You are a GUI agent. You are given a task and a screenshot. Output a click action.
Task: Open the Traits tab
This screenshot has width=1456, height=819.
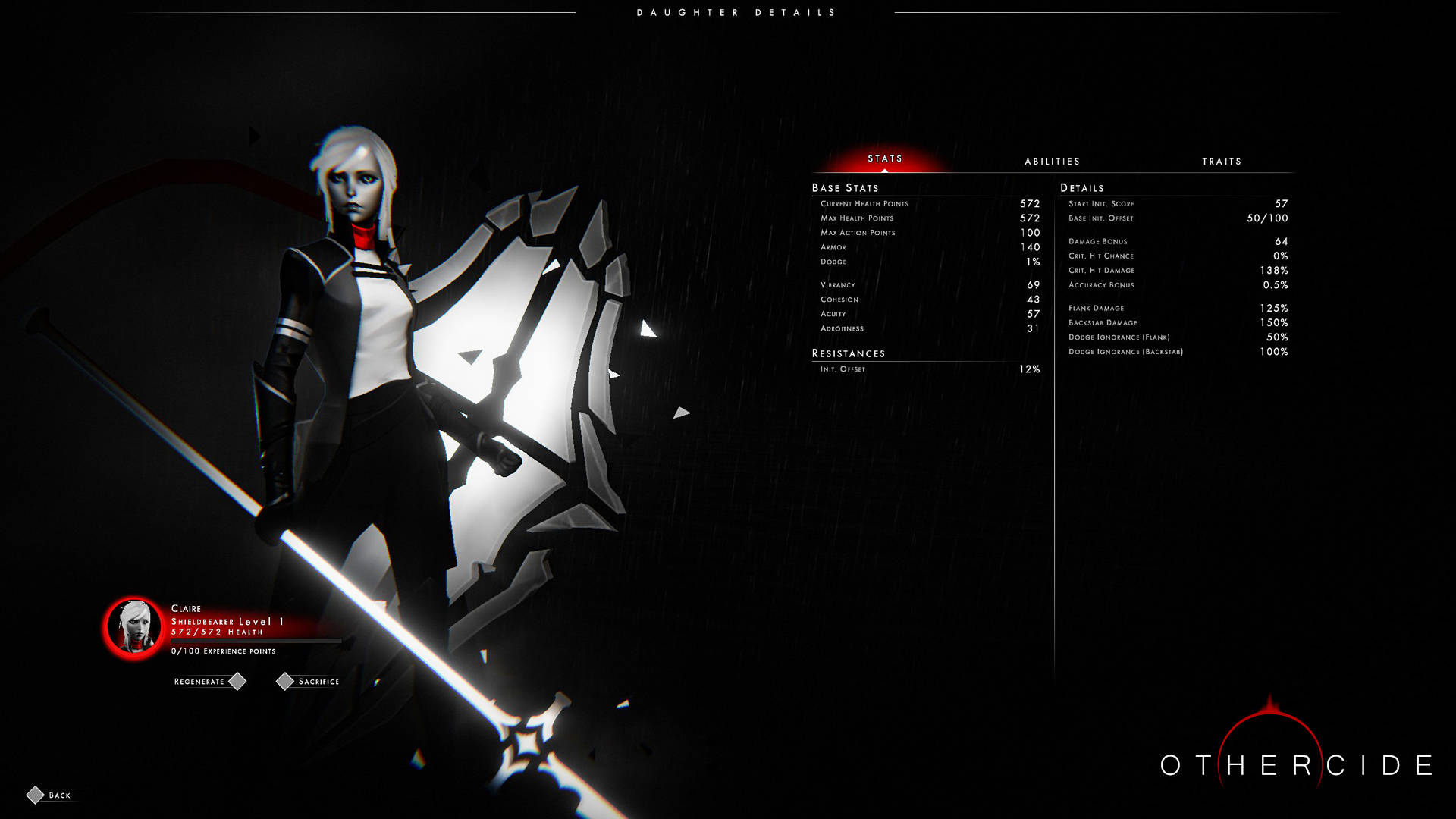click(1222, 161)
